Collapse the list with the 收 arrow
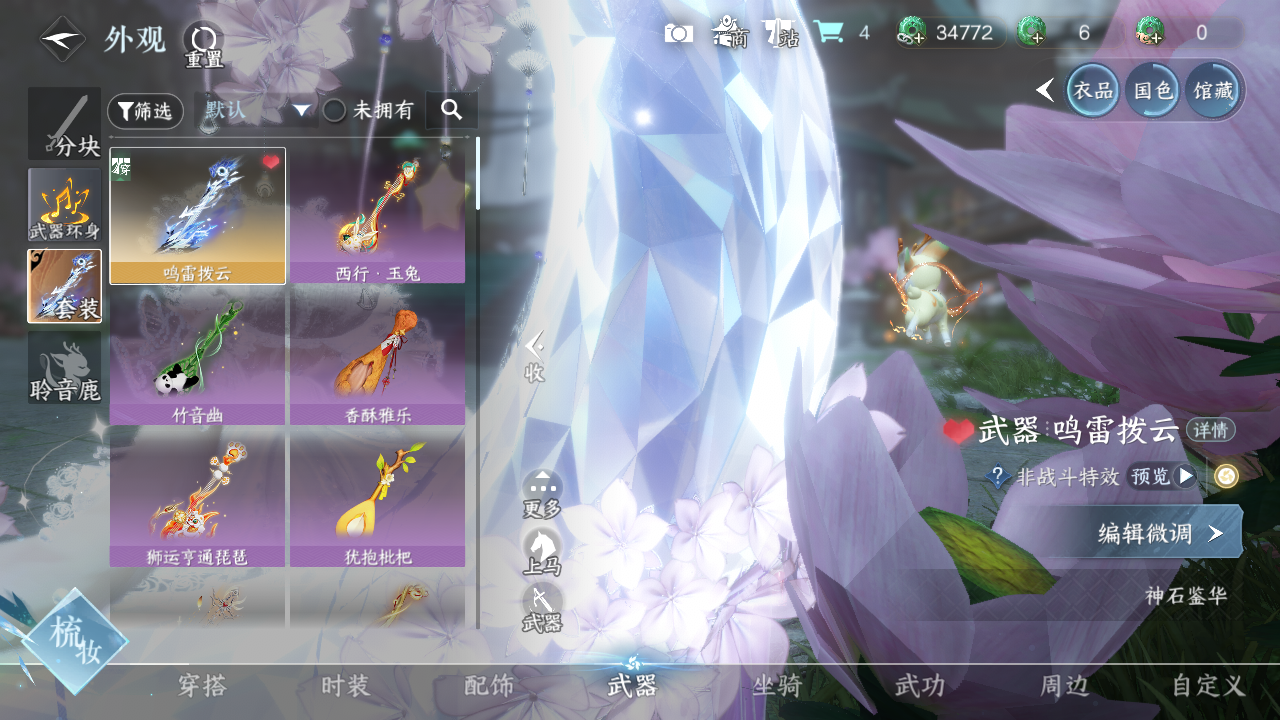This screenshot has height=720, width=1280. tap(535, 357)
